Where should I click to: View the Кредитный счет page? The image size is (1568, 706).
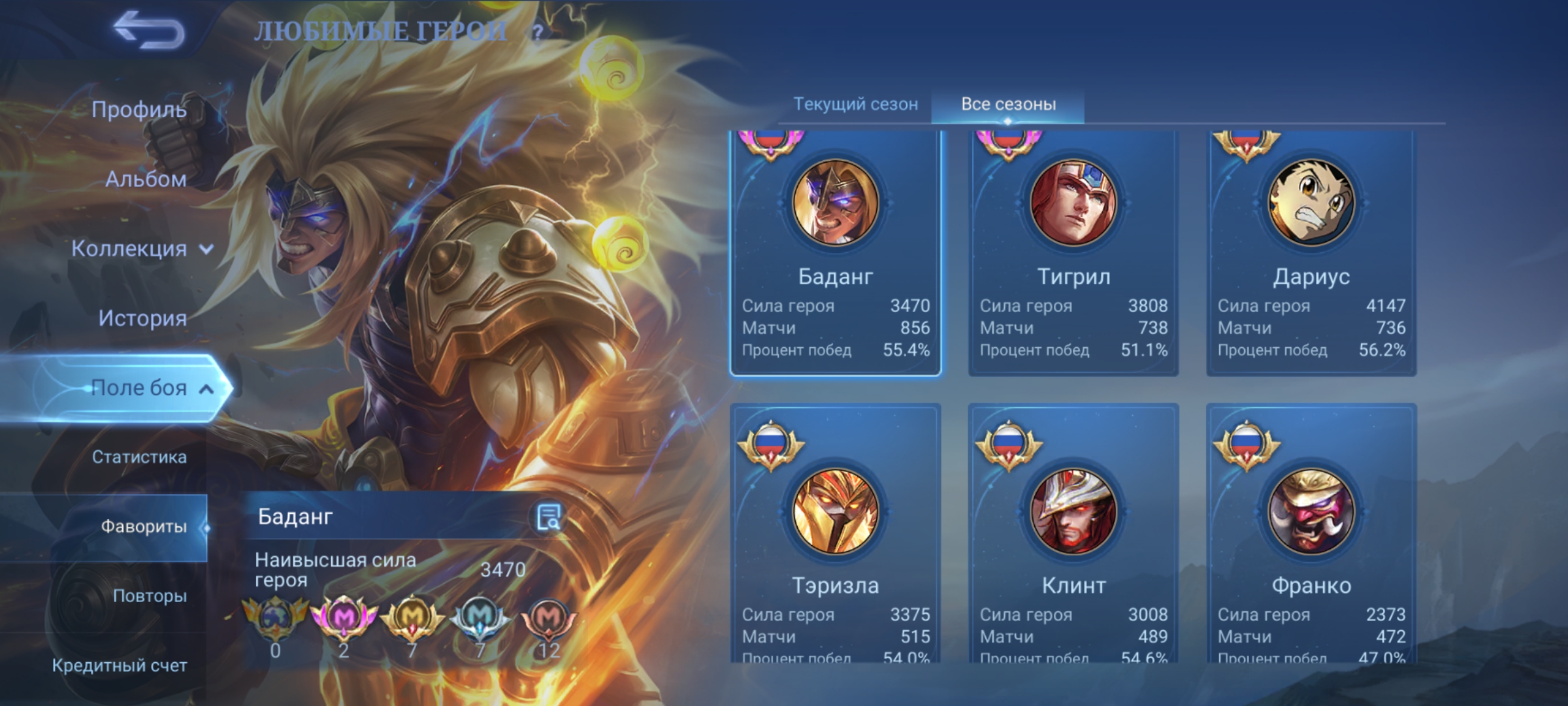tap(120, 665)
